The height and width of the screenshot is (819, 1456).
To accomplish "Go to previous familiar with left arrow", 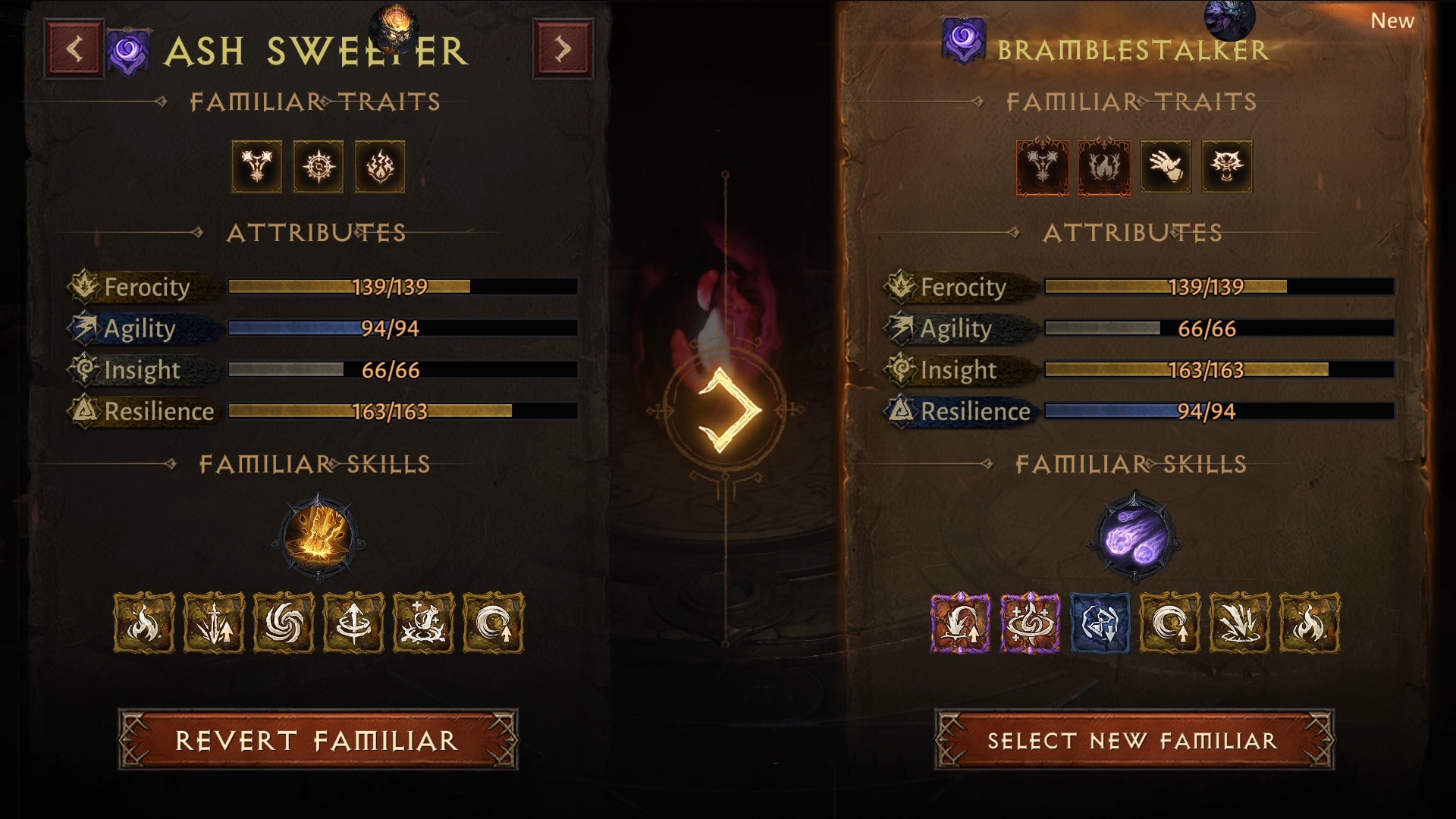I will [74, 49].
